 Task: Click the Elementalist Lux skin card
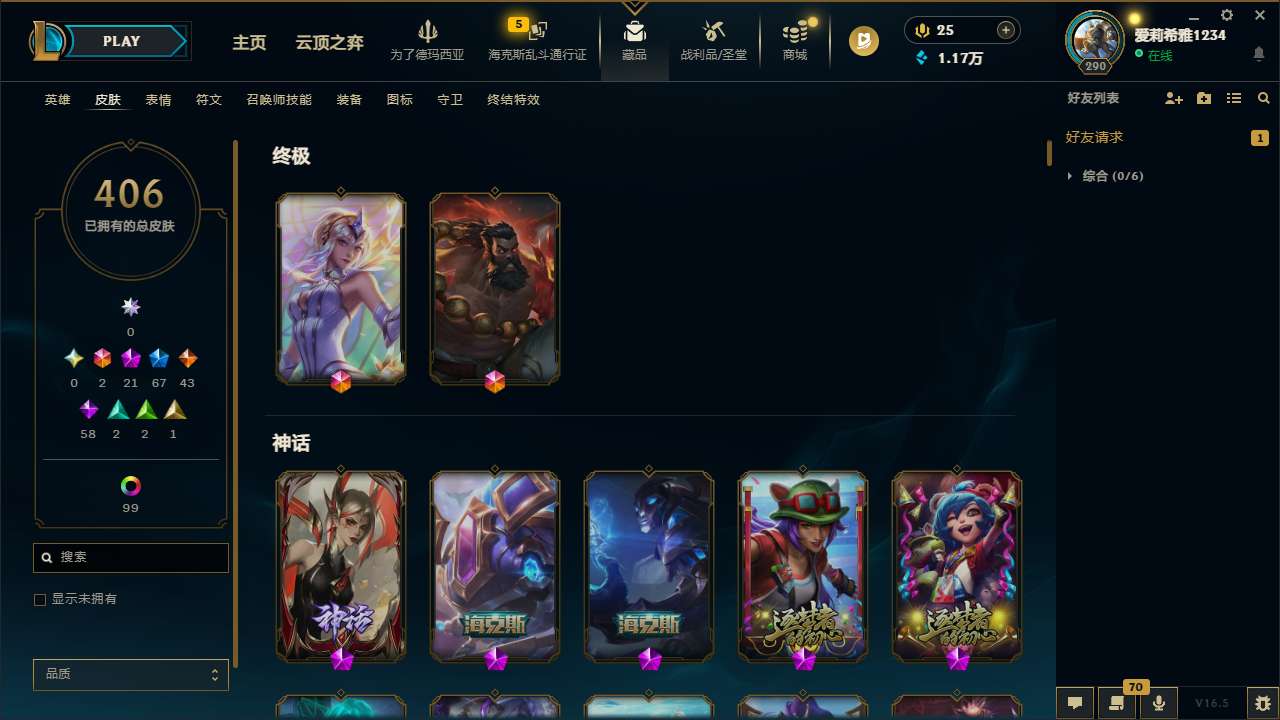click(x=340, y=288)
